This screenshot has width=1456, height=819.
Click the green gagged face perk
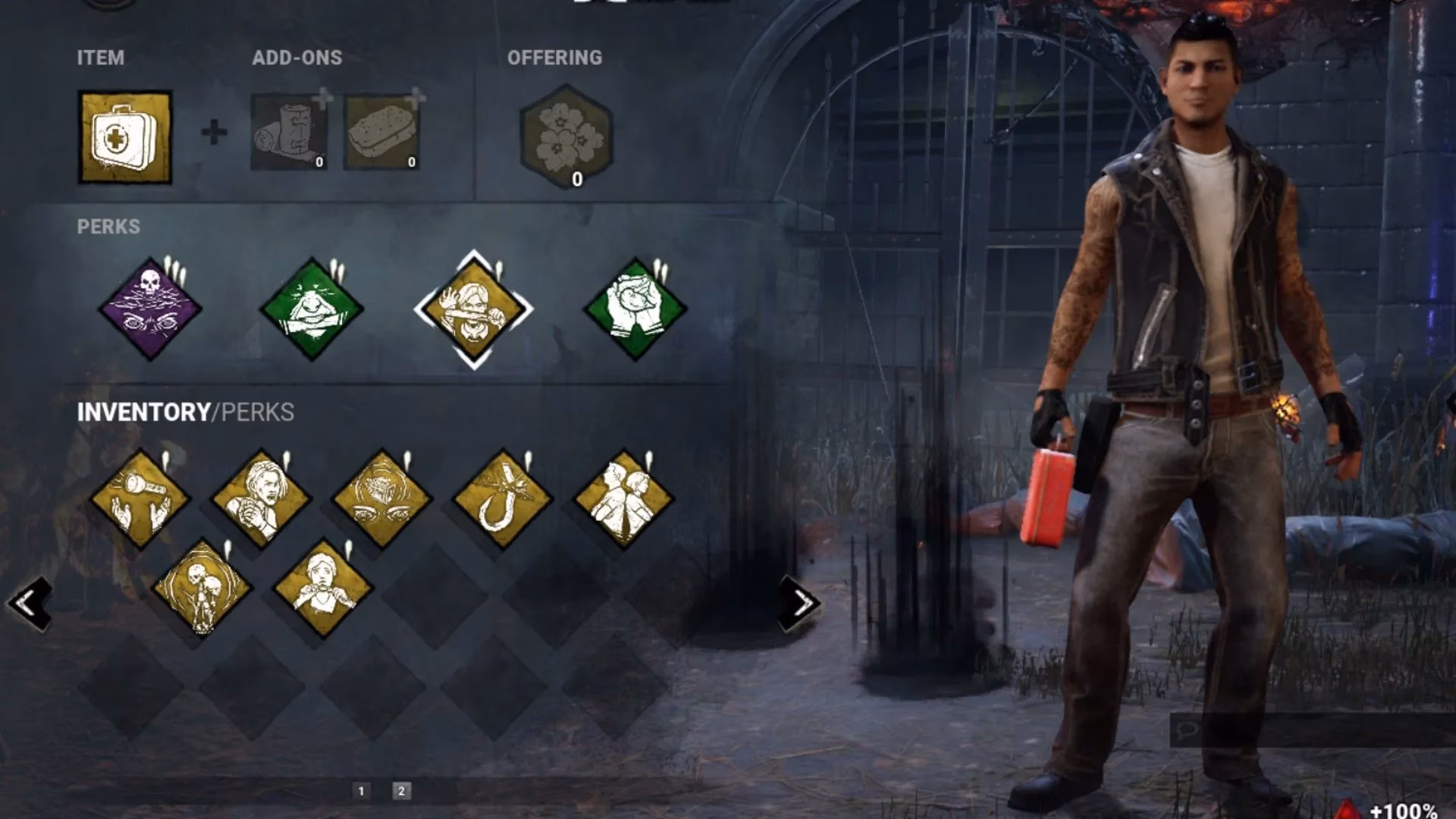[x=312, y=309]
